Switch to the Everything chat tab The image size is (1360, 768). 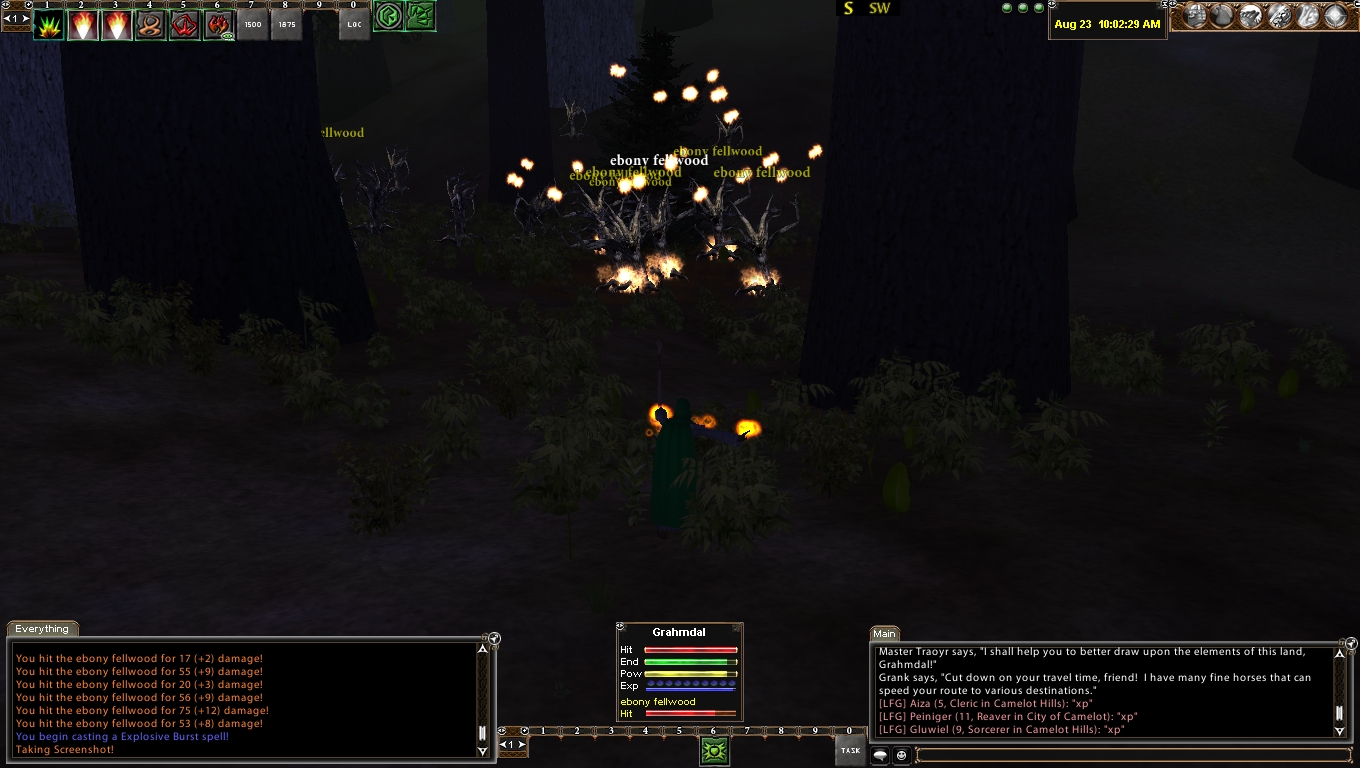pos(42,629)
